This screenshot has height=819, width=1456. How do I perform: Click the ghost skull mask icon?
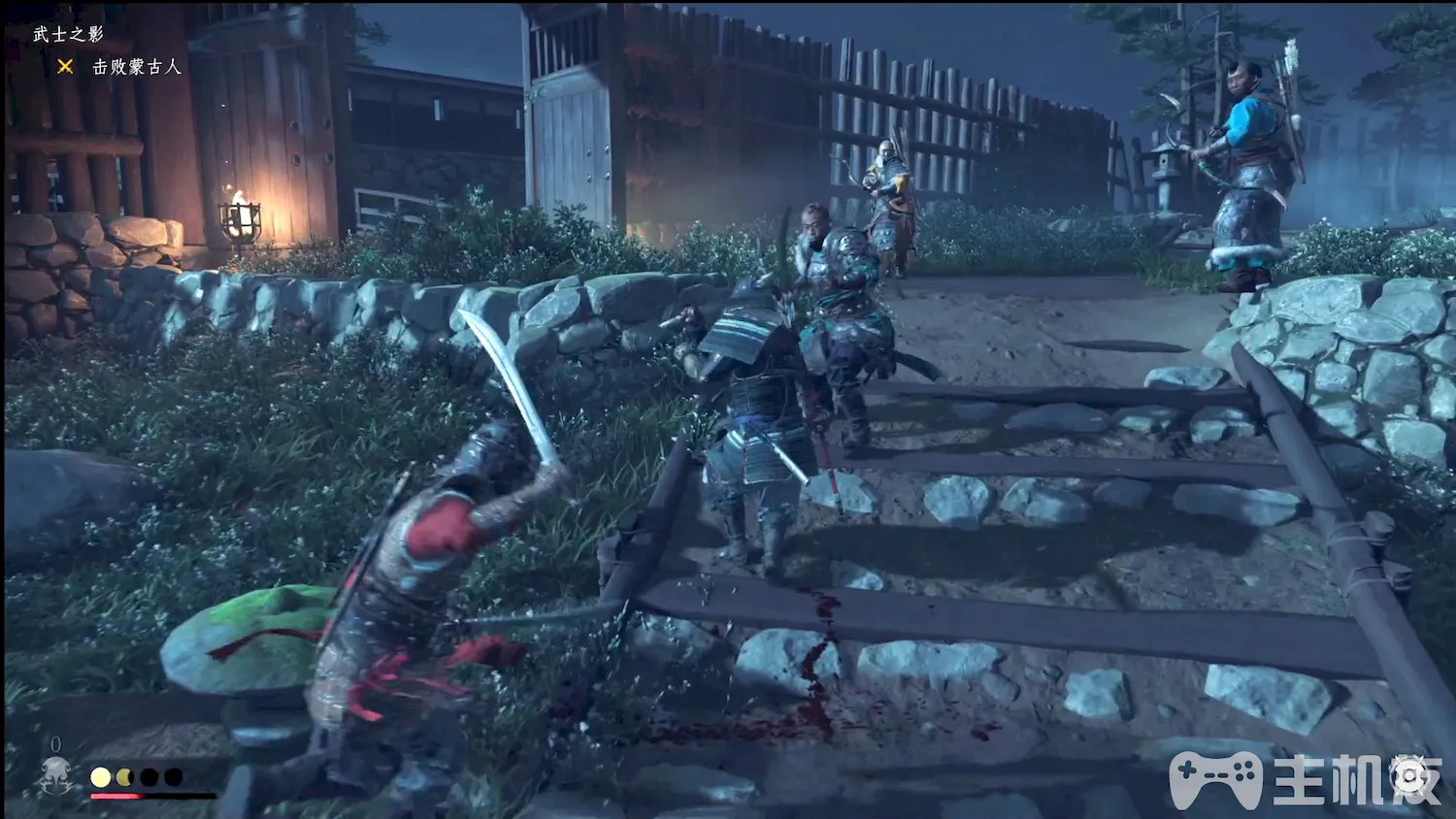click(x=56, y=776)
